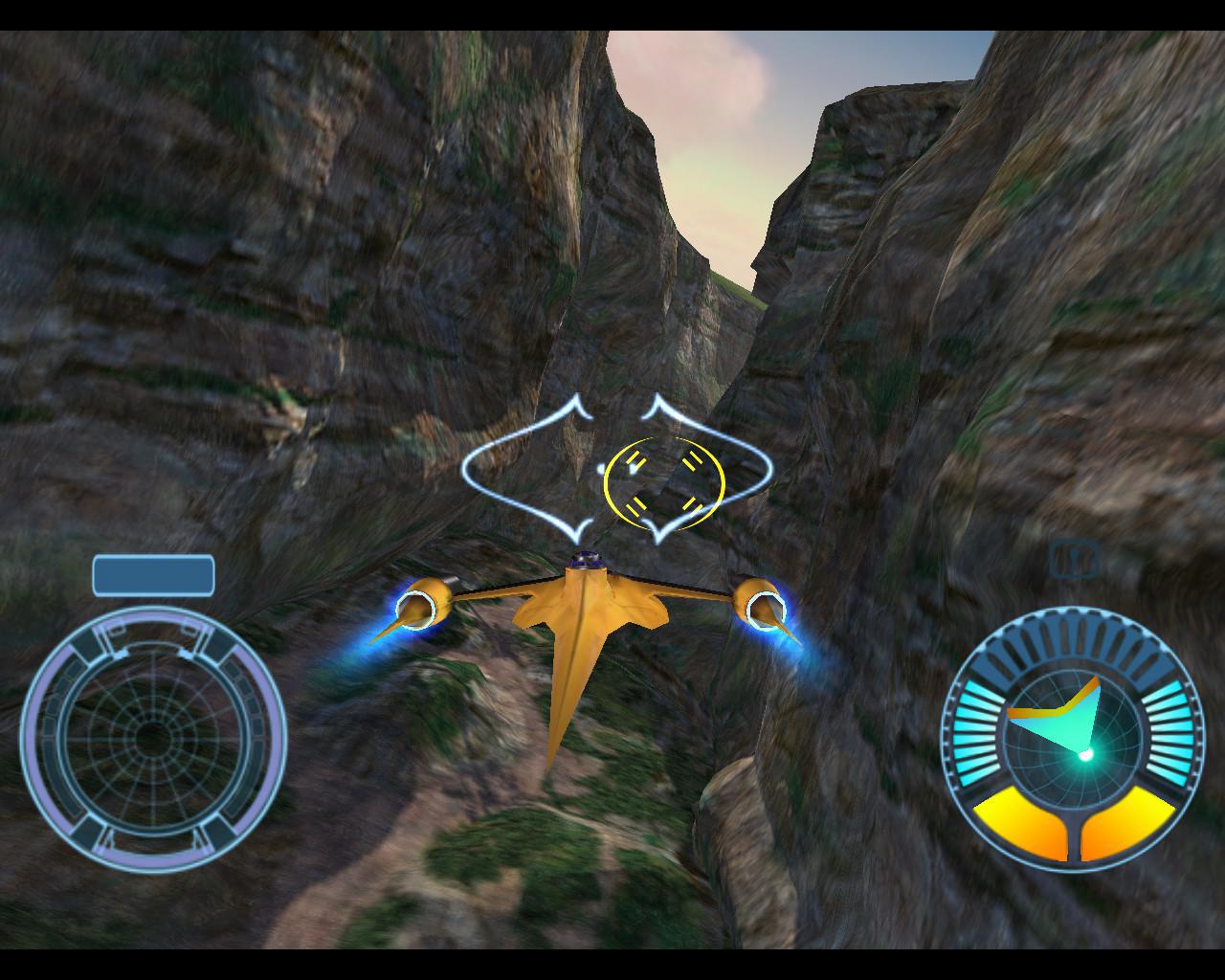Click the blue health bar above the radar
Screen dimensions: 1225x980
tap(153, 574)
